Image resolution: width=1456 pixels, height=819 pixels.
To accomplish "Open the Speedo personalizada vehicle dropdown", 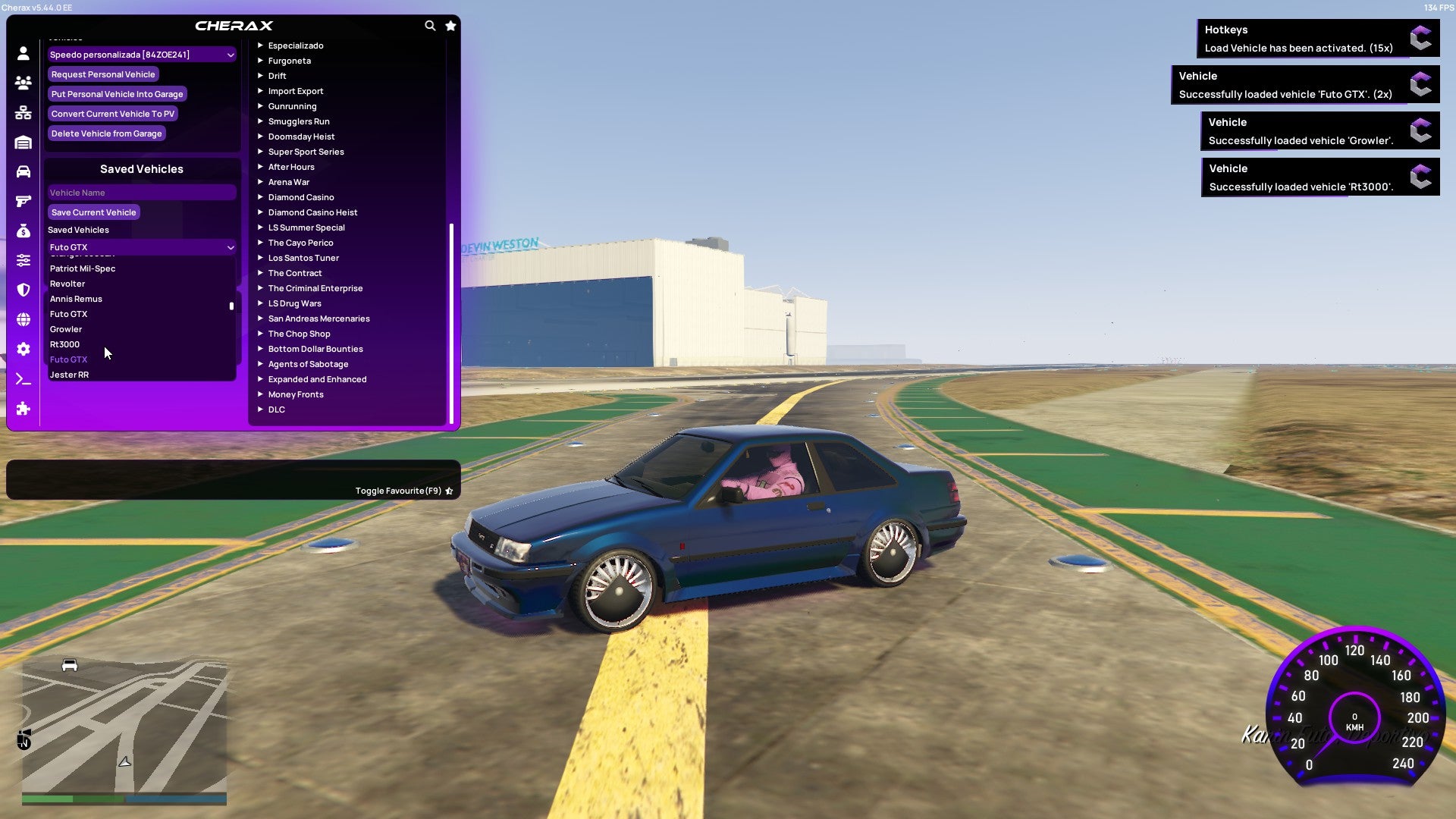I will [x=141, y=54].
